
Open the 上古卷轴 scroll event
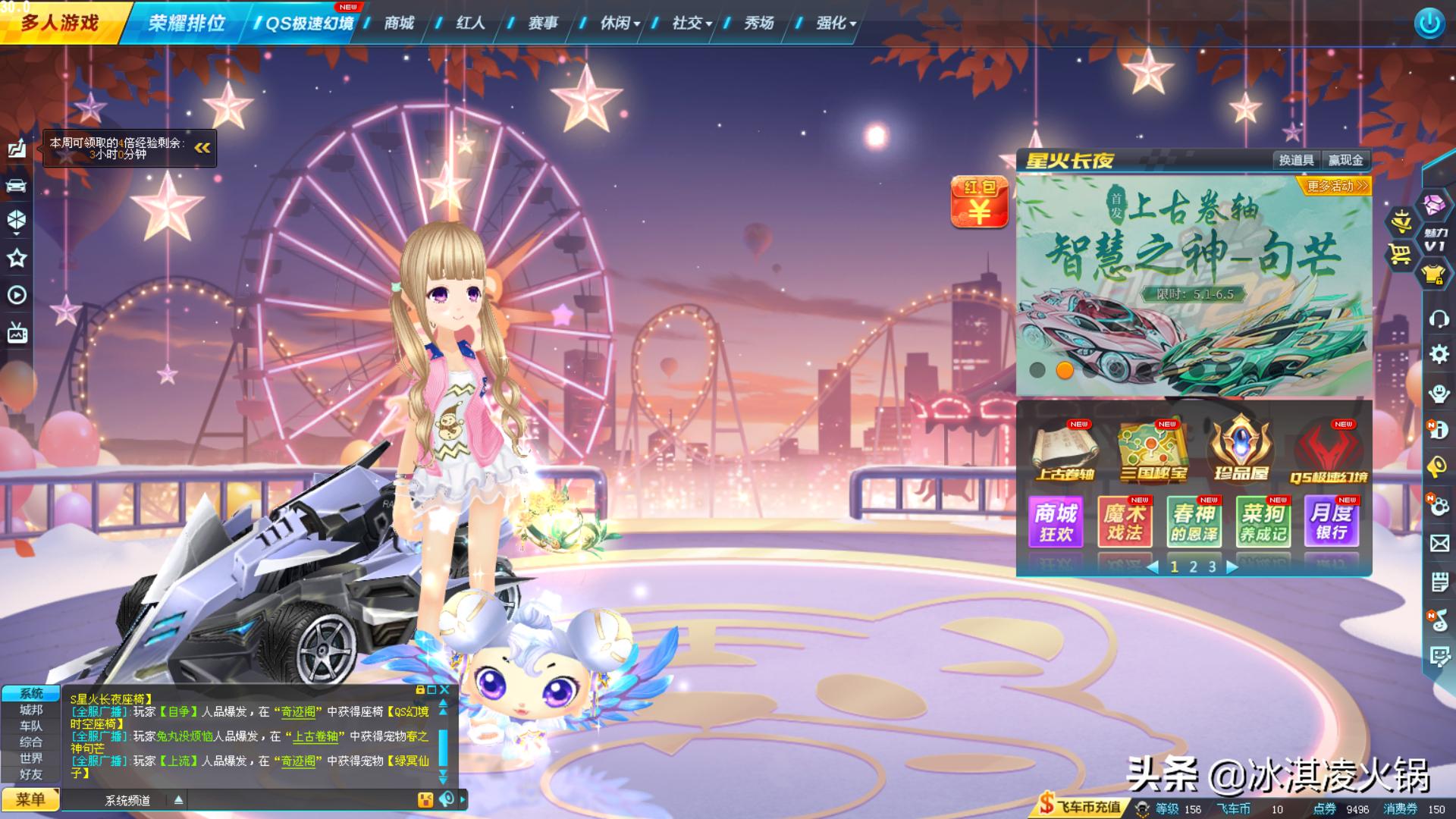coord(1065,450)
